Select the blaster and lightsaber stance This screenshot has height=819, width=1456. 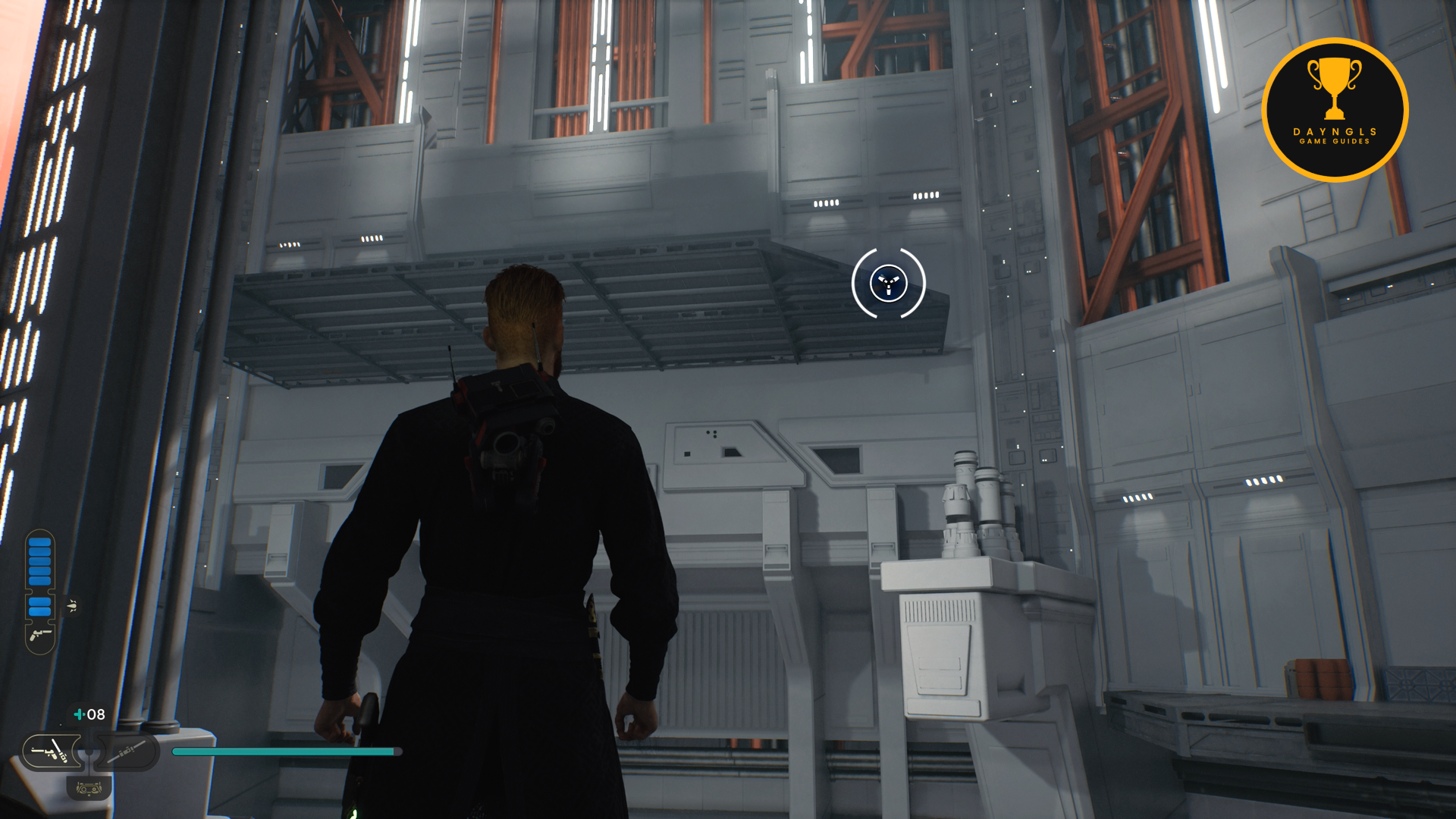[52, 752]
